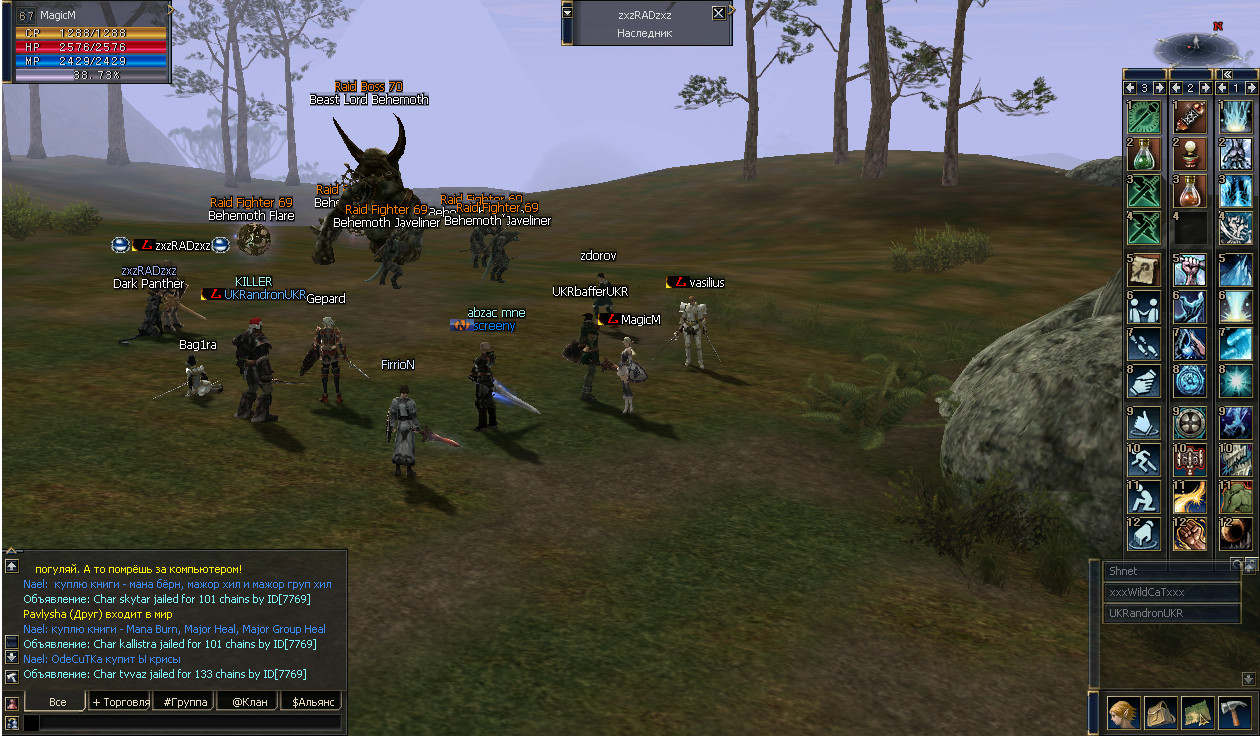Use the red potion hotbar slot
1260x736 pixels.
pos(1189,192)
